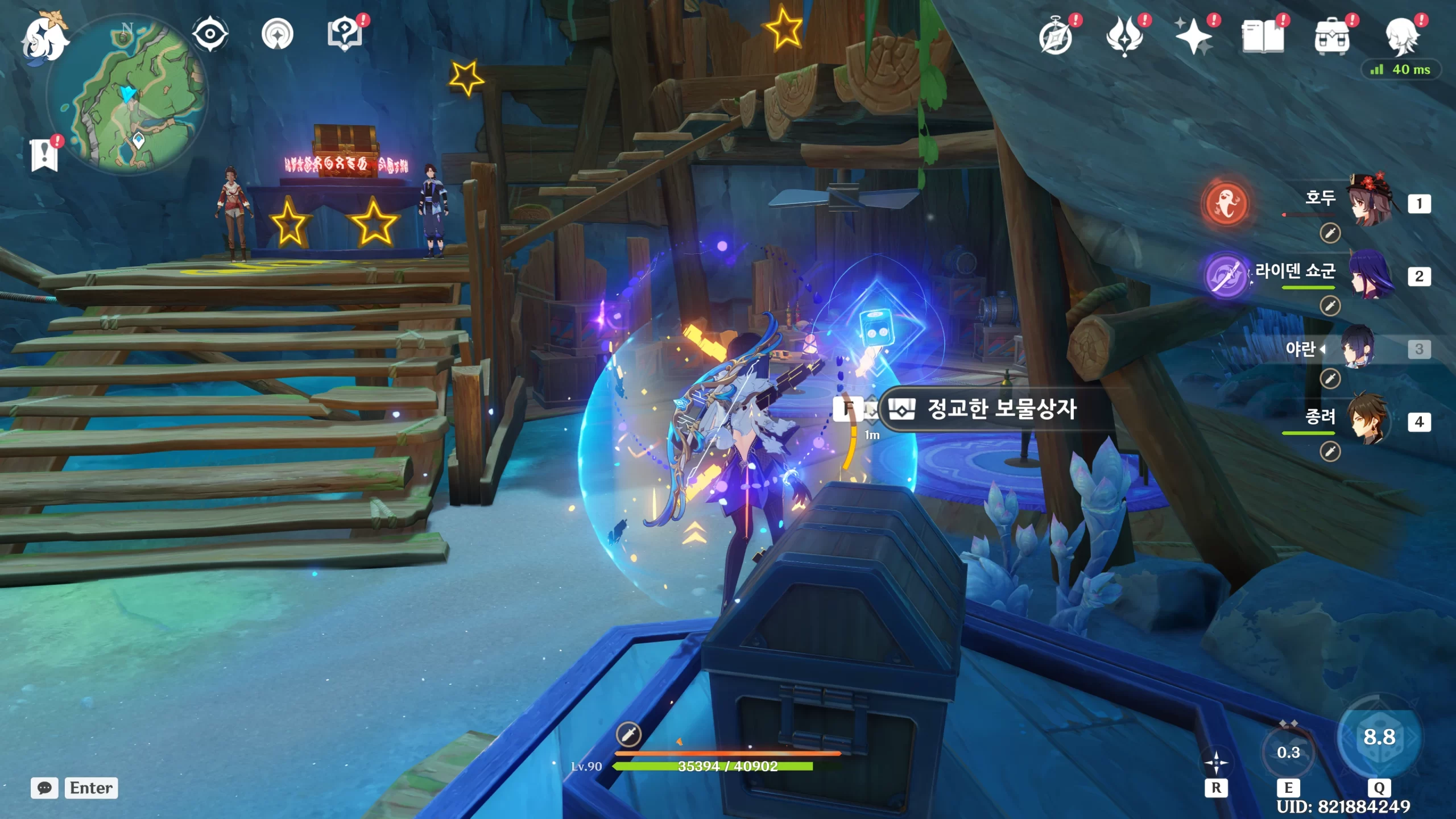Open the 정교한 보물상자 treasure chest prompt
1456x819 pixels.
pos(1001,408)
